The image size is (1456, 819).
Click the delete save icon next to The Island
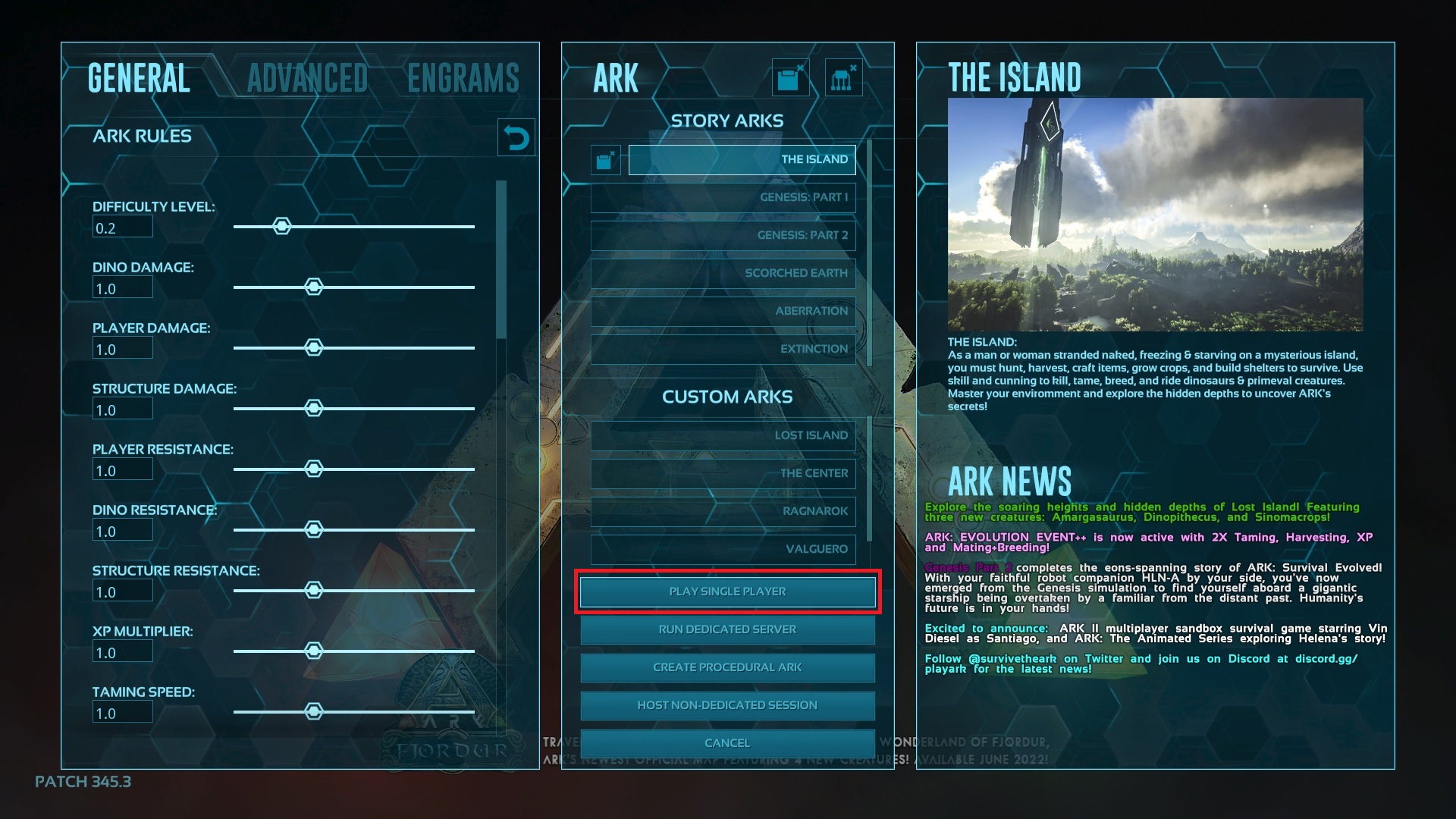pos(604,159)
